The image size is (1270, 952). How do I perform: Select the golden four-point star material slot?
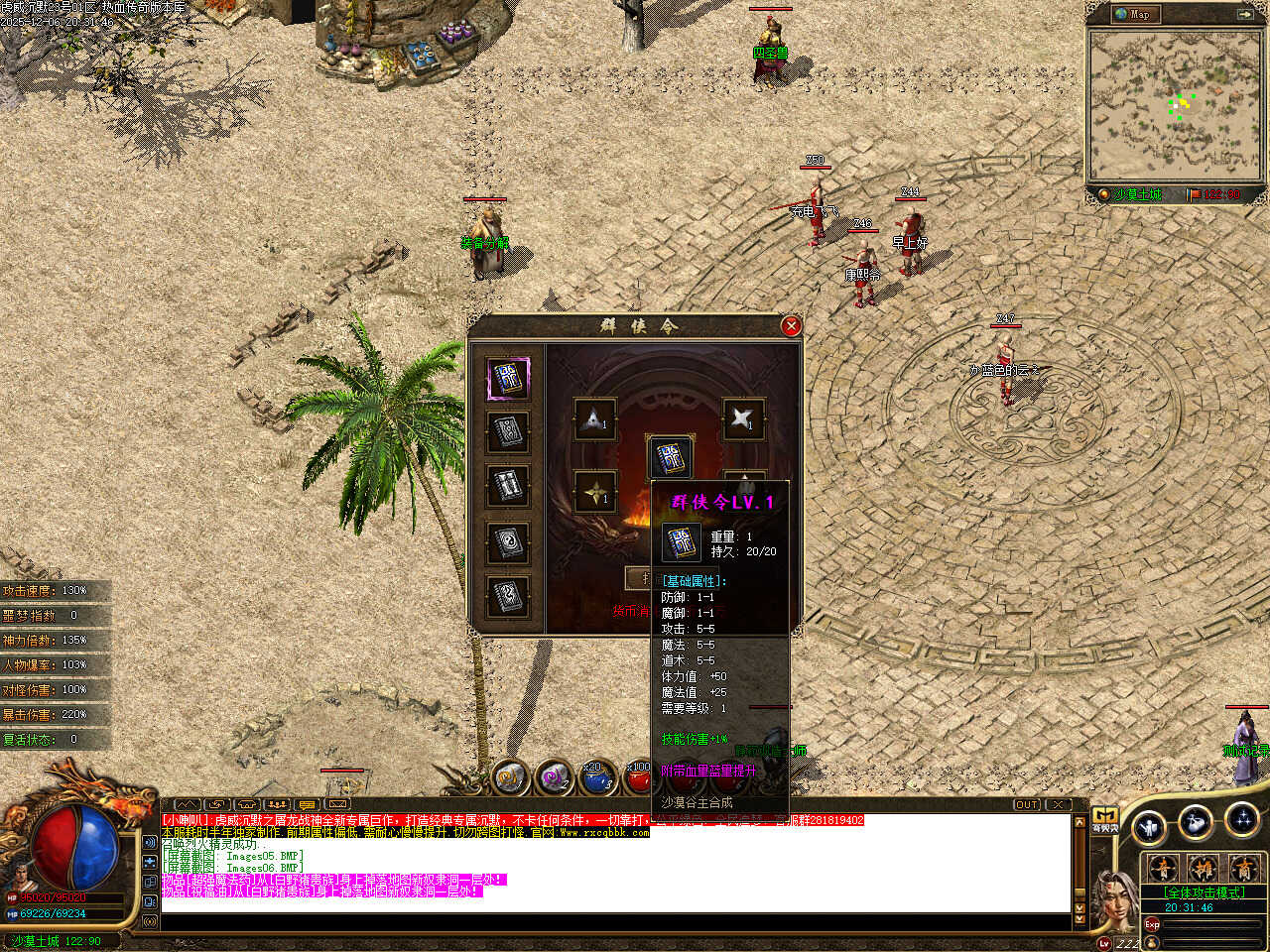[594, 493]
